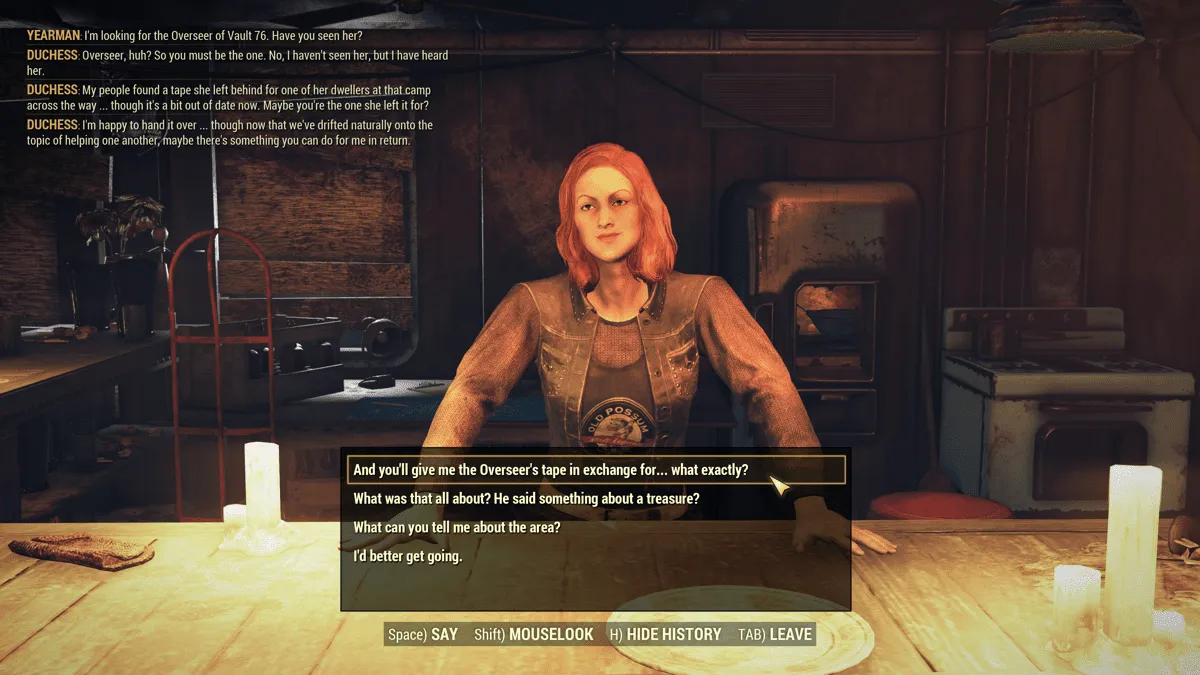Select "What can you tell me about the area?"
Screen dimensions: 1200x675
click(457, 528)
